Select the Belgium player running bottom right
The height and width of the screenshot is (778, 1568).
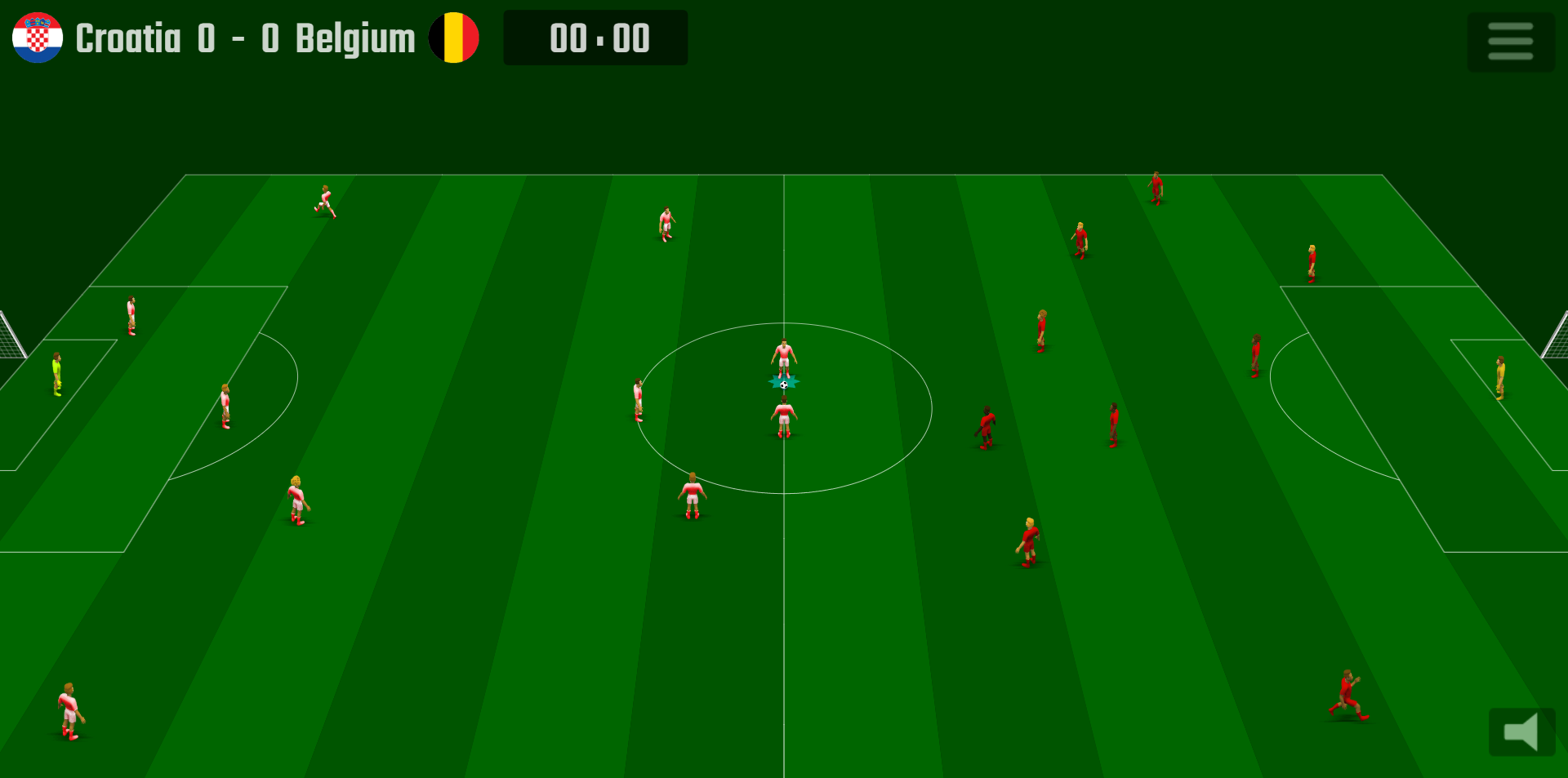[1347, 694]
